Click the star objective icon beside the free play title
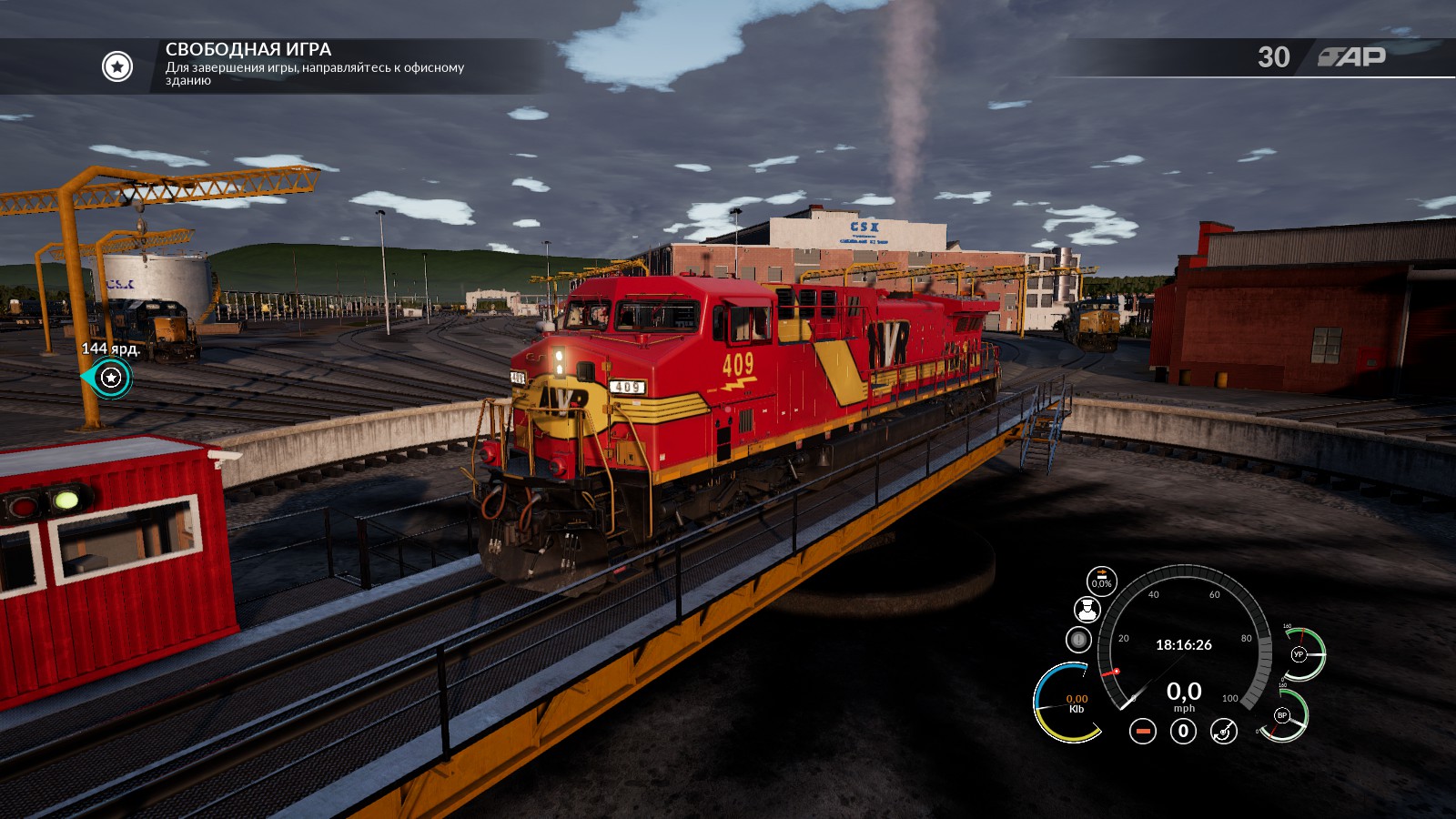This screenshot has height=819, width=1456. (117, 66)
